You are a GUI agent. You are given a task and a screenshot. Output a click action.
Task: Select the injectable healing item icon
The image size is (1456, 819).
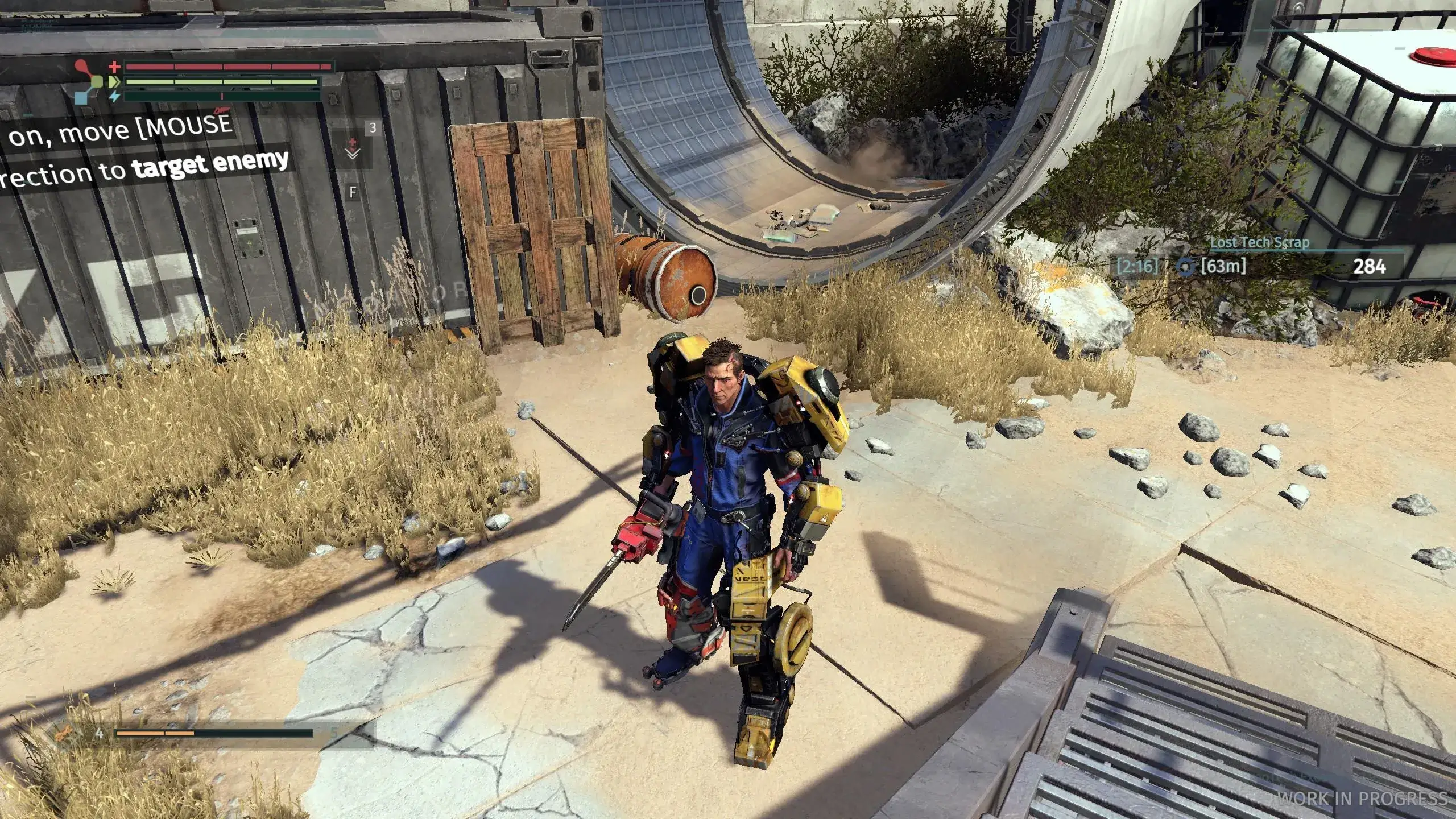point(353,143)
